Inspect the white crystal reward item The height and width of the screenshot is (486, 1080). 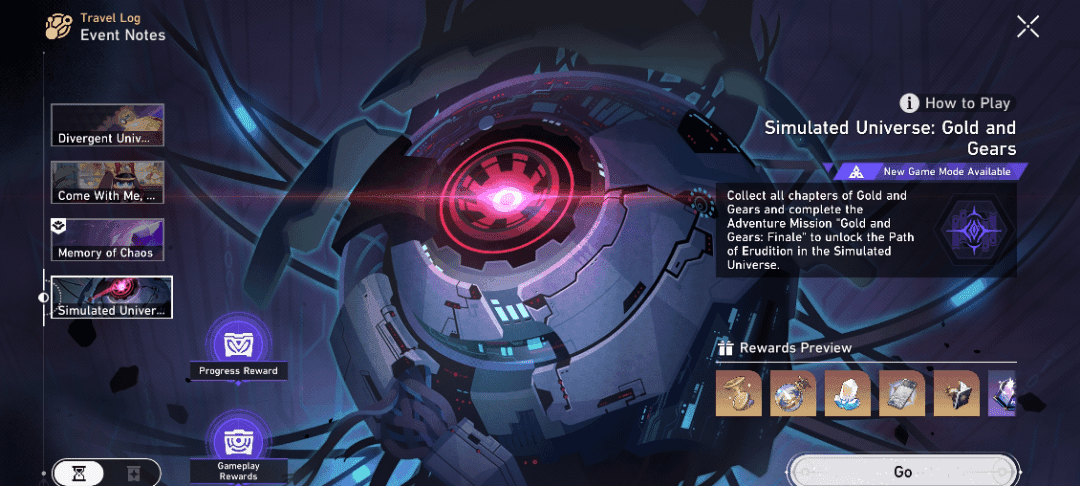click(x=848, y=393)
